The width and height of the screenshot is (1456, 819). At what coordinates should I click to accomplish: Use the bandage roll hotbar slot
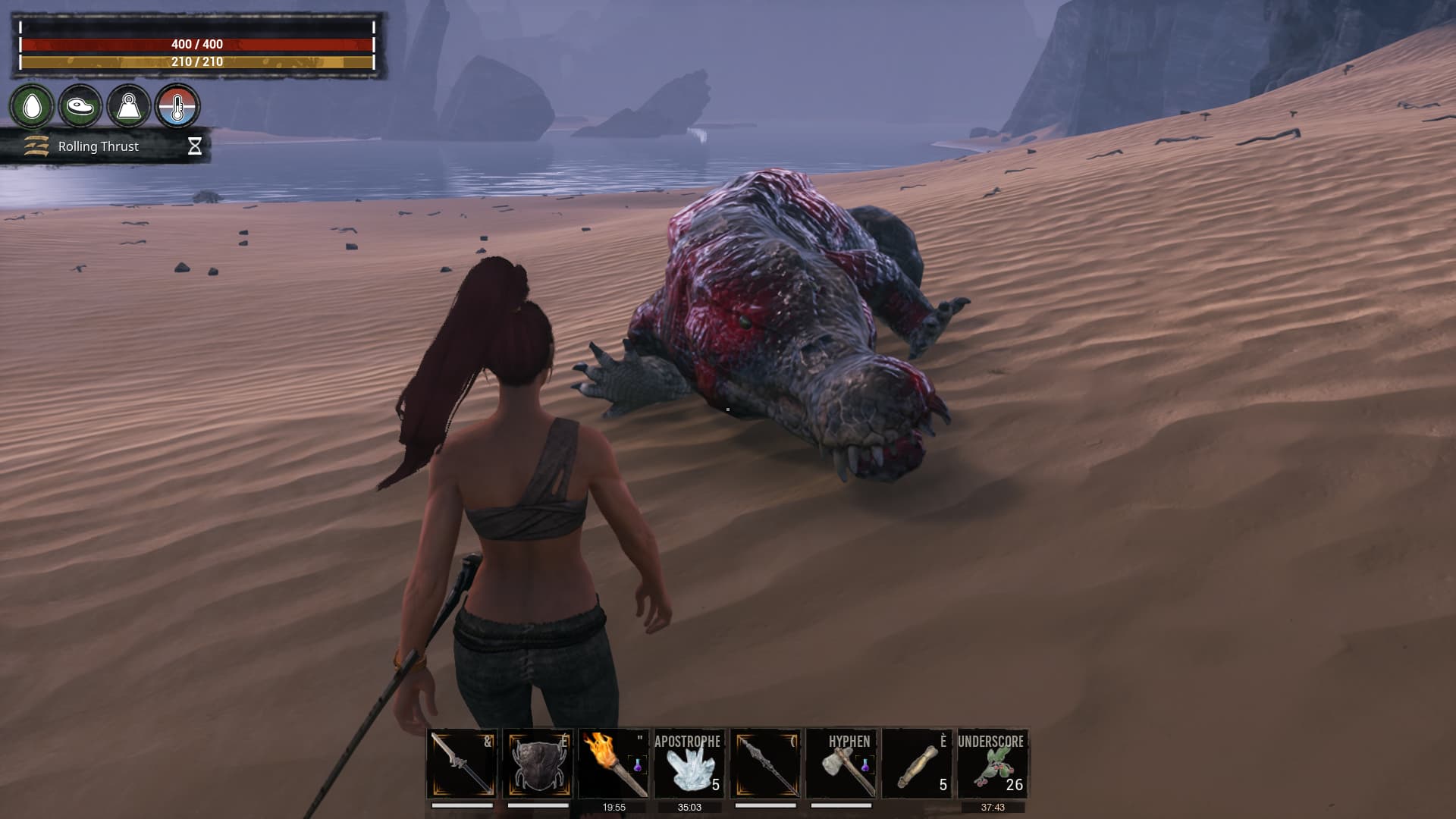click(917, 764)
